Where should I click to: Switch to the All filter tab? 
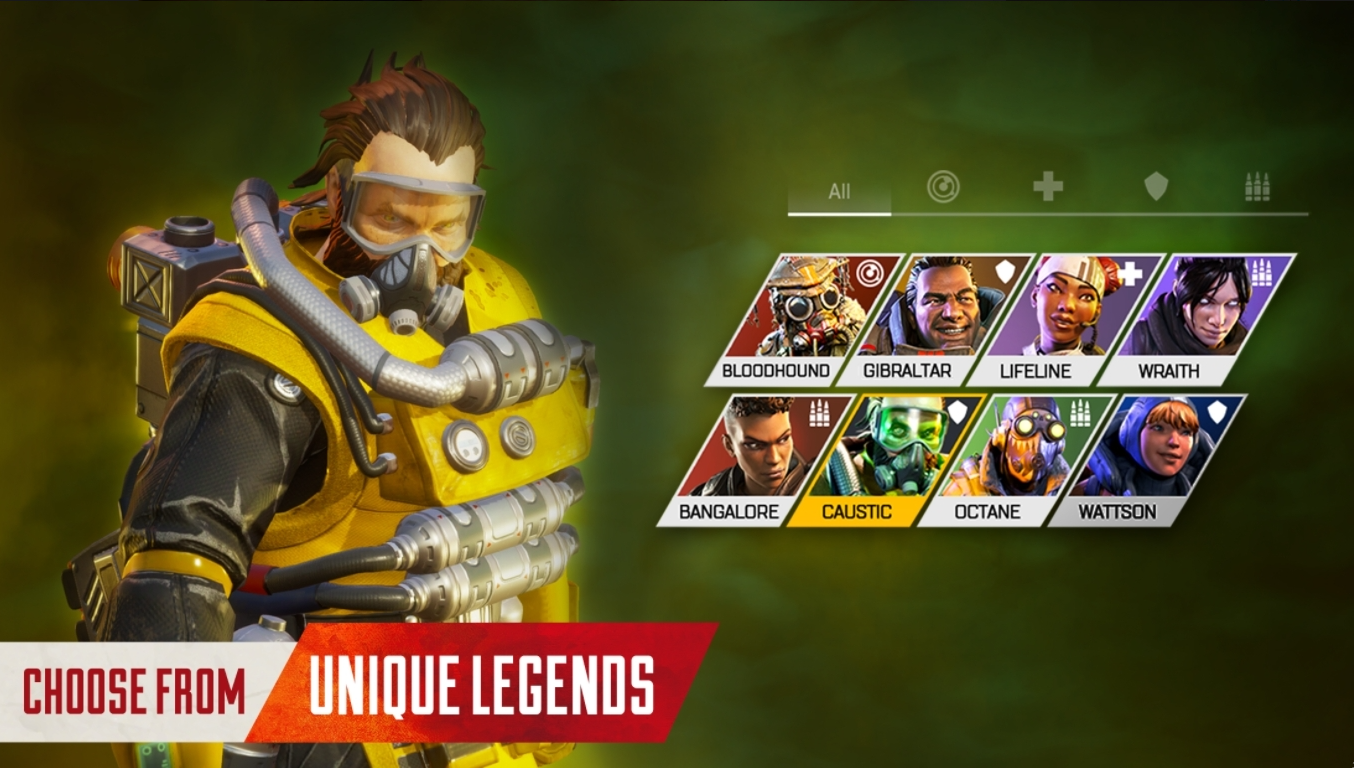pos(840,191)
